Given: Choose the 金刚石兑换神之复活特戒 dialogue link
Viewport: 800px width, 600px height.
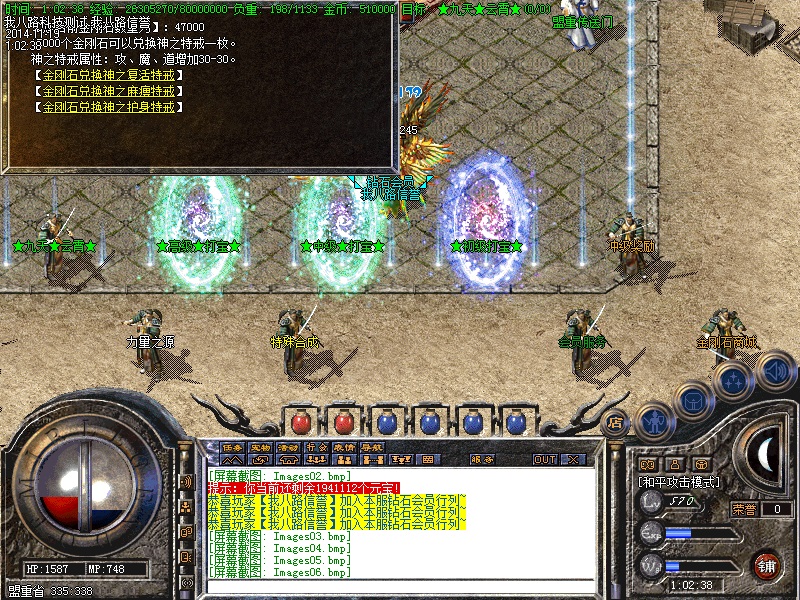Looking at the screenshot, I should click(108, 75).
